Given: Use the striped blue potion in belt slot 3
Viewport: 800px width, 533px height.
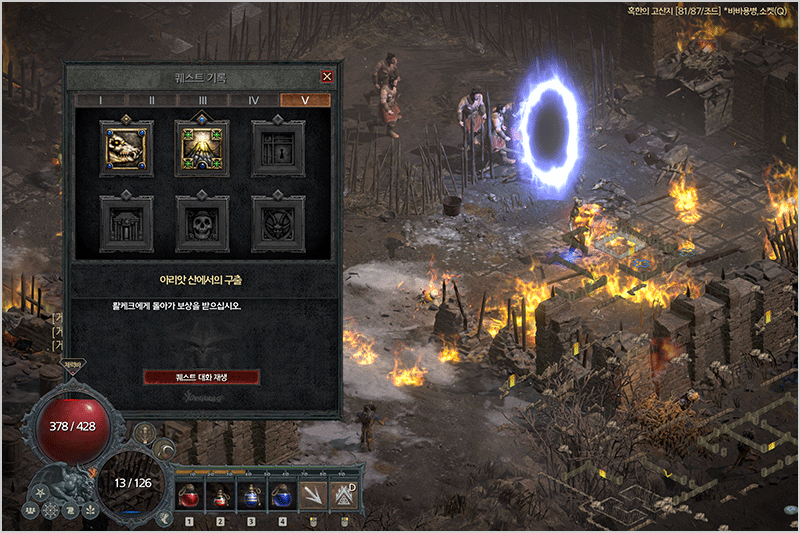Looking at the screenshot, I should pos(251,493).
